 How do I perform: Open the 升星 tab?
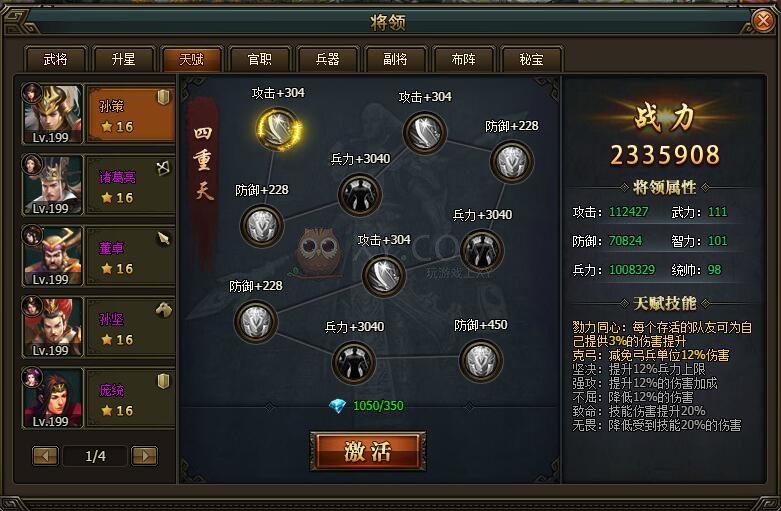point(123,59)
